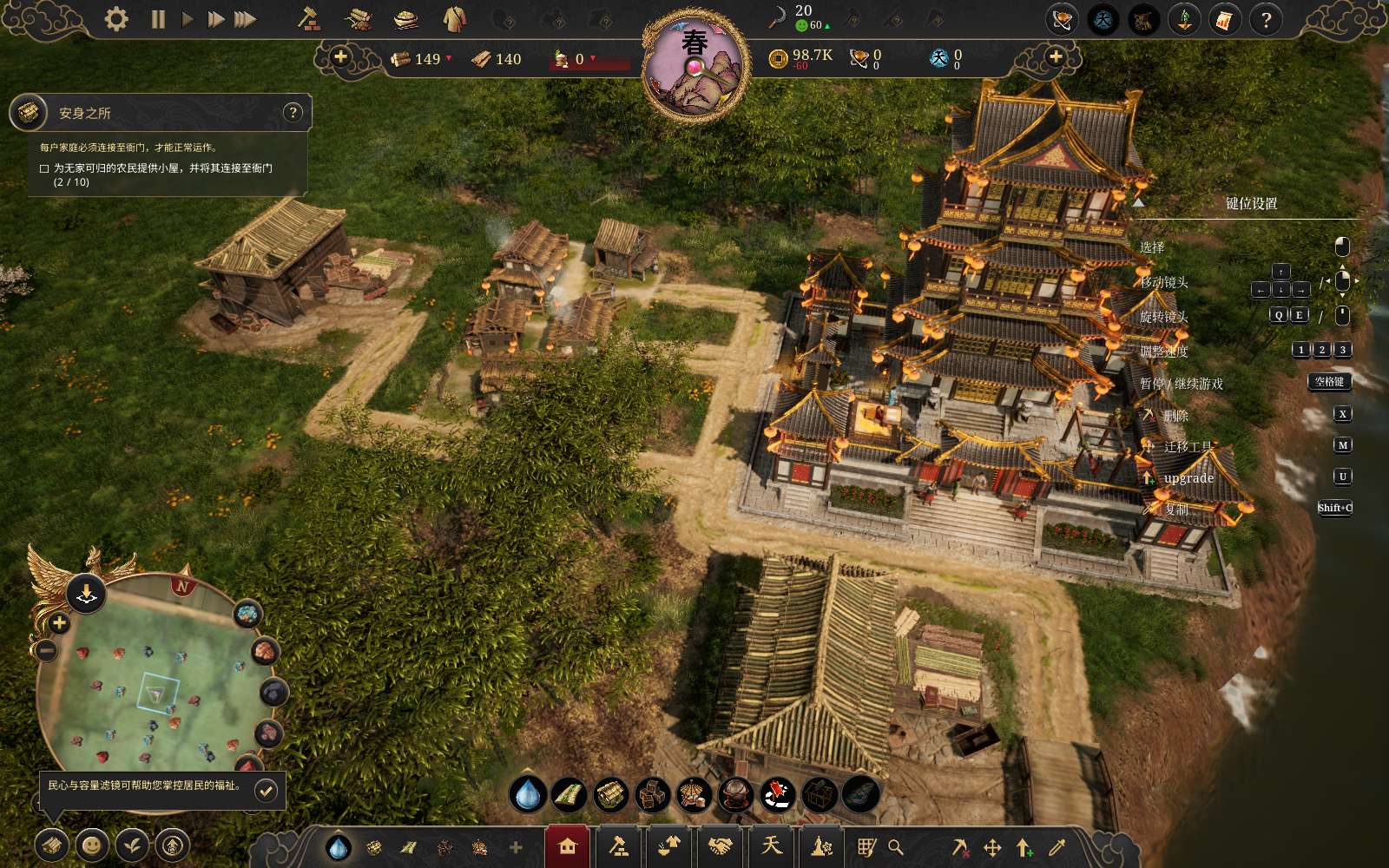1389x868 pixels.
Task: Activate the pickaxe delete tool
Action: click(x=959, y=847)
